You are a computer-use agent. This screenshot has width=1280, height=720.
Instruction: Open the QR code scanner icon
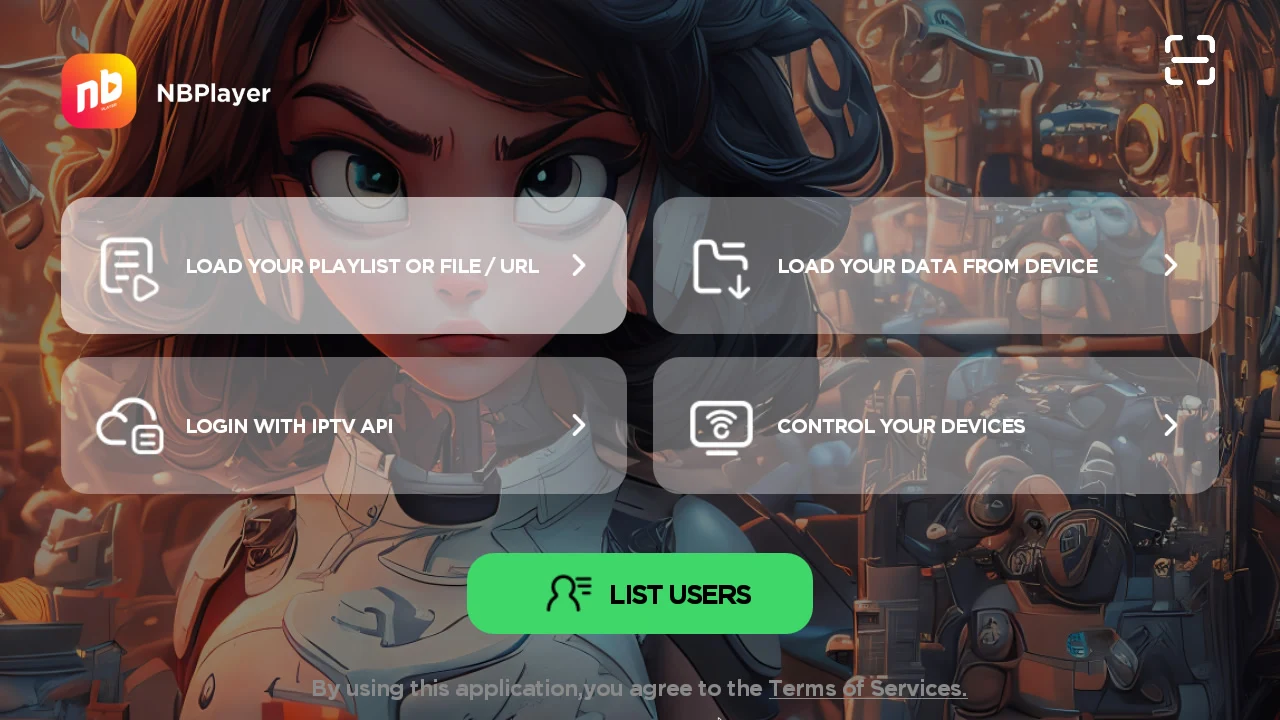pos(1190,60)
